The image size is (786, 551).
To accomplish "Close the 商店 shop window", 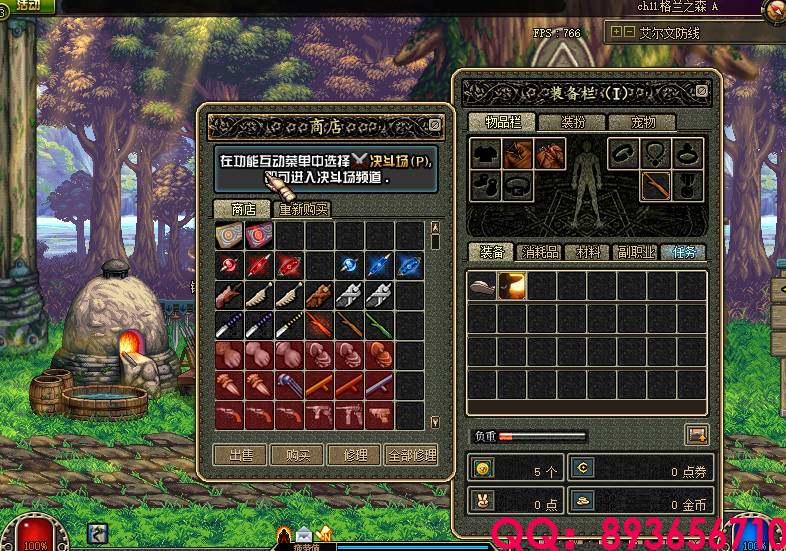I will click(434, 125).
